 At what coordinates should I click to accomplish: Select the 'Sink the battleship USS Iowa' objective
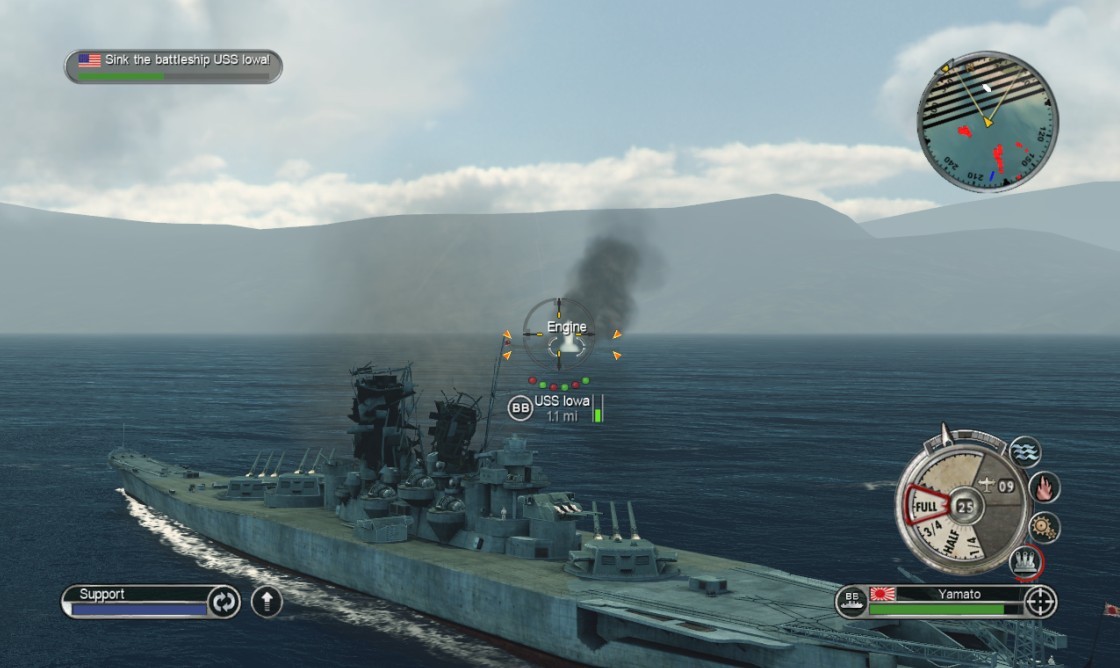tap(174, 66)
